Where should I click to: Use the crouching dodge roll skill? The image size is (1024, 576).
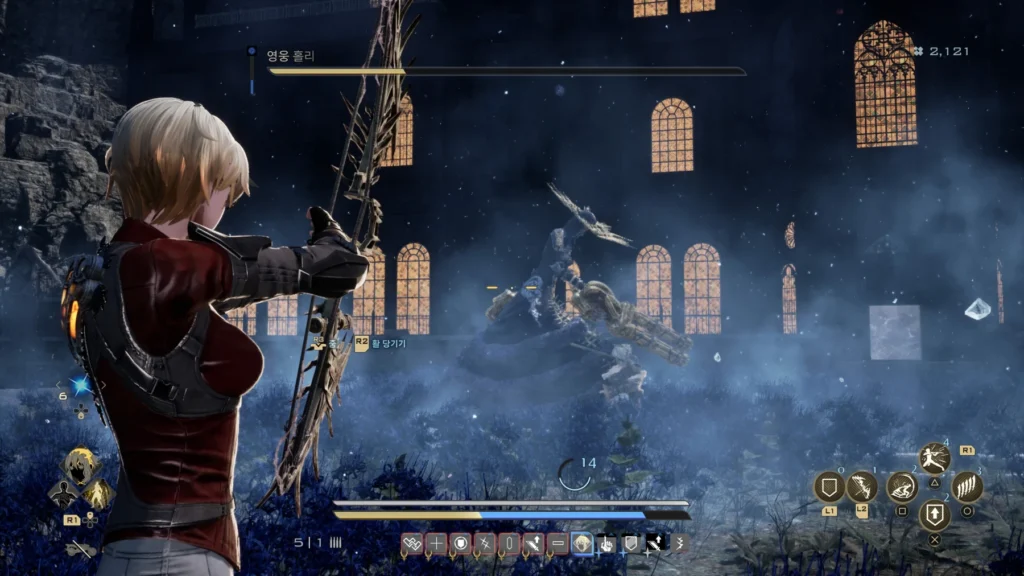click(x=902, y=487)
